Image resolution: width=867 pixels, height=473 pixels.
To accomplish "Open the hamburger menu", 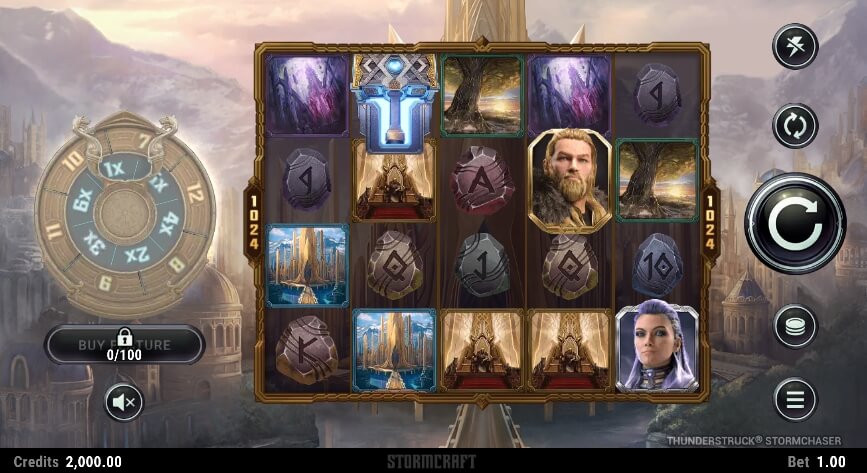I will click(795, 400).
